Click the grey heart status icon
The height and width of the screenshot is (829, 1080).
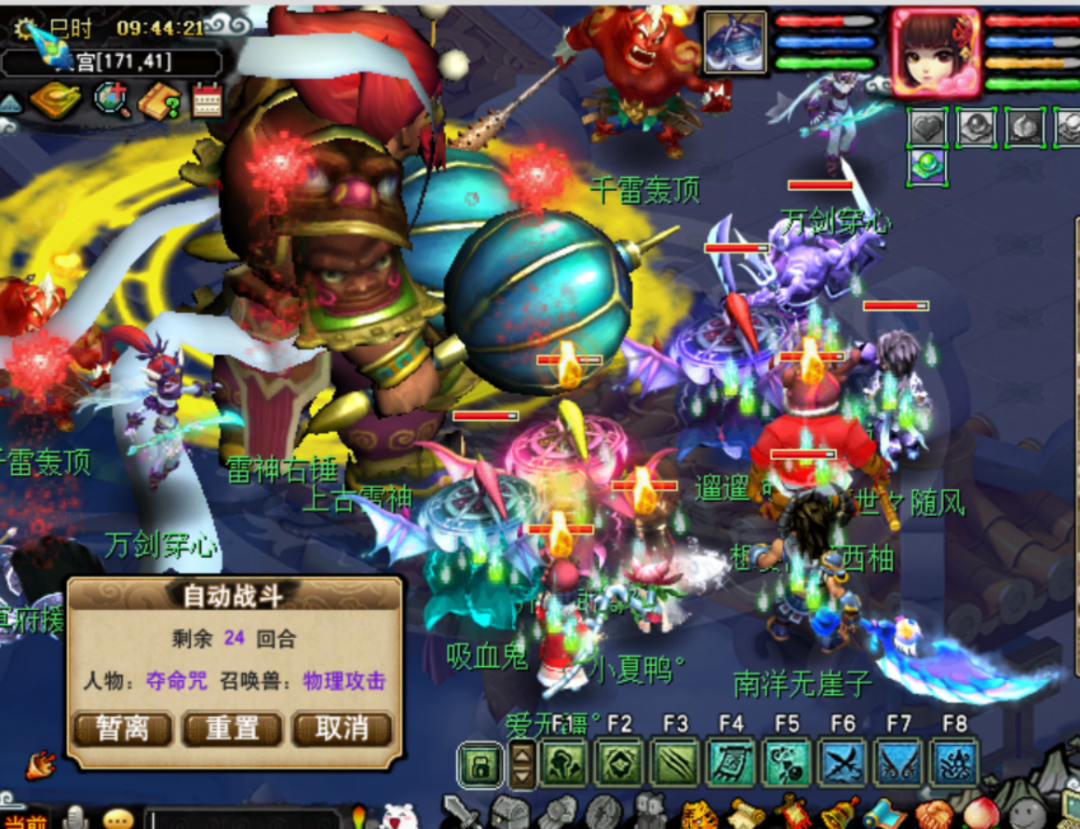click(x=926, y=127)
